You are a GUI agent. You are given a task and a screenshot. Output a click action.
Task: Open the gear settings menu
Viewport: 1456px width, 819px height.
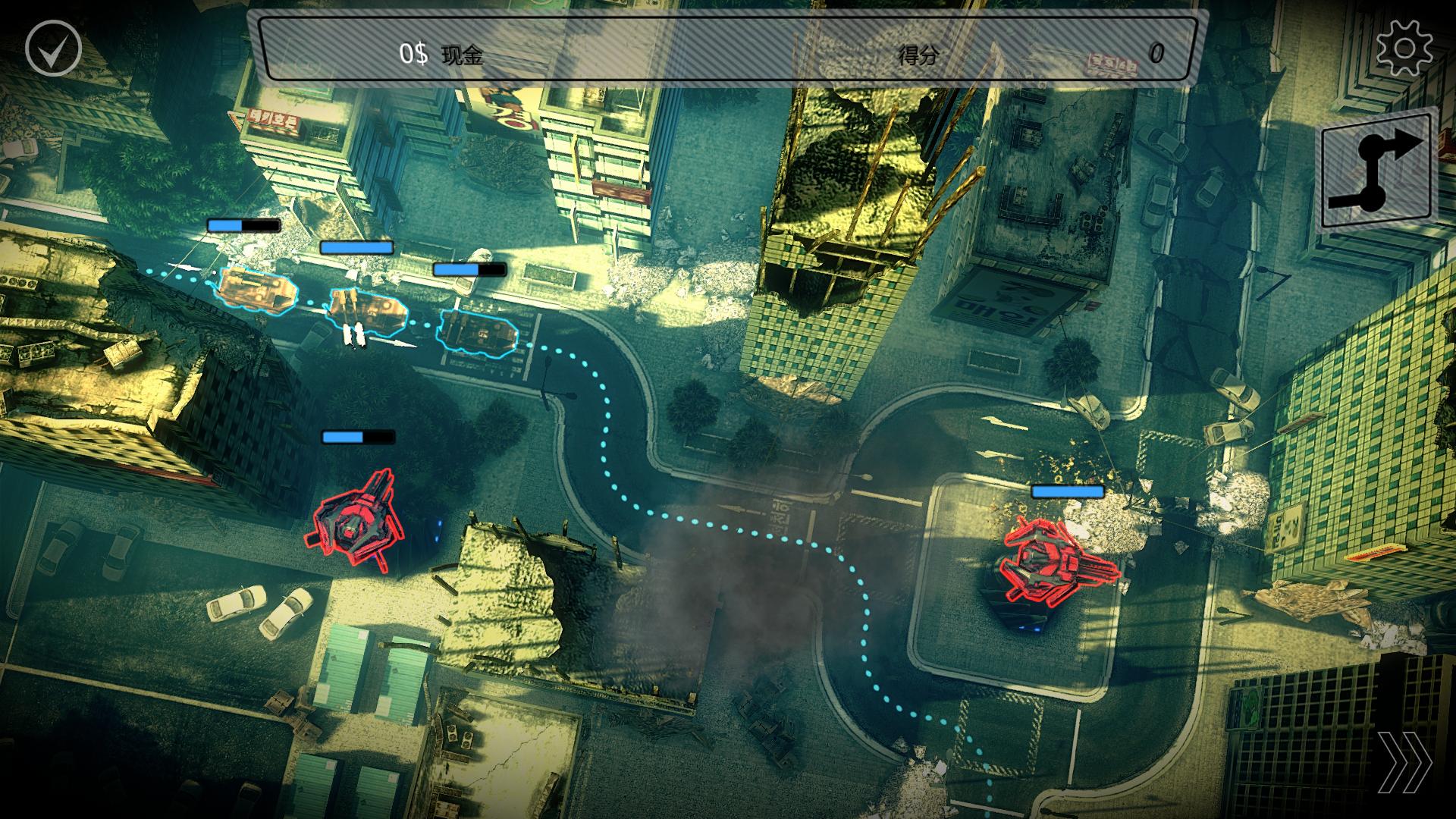coord(1404,49)
